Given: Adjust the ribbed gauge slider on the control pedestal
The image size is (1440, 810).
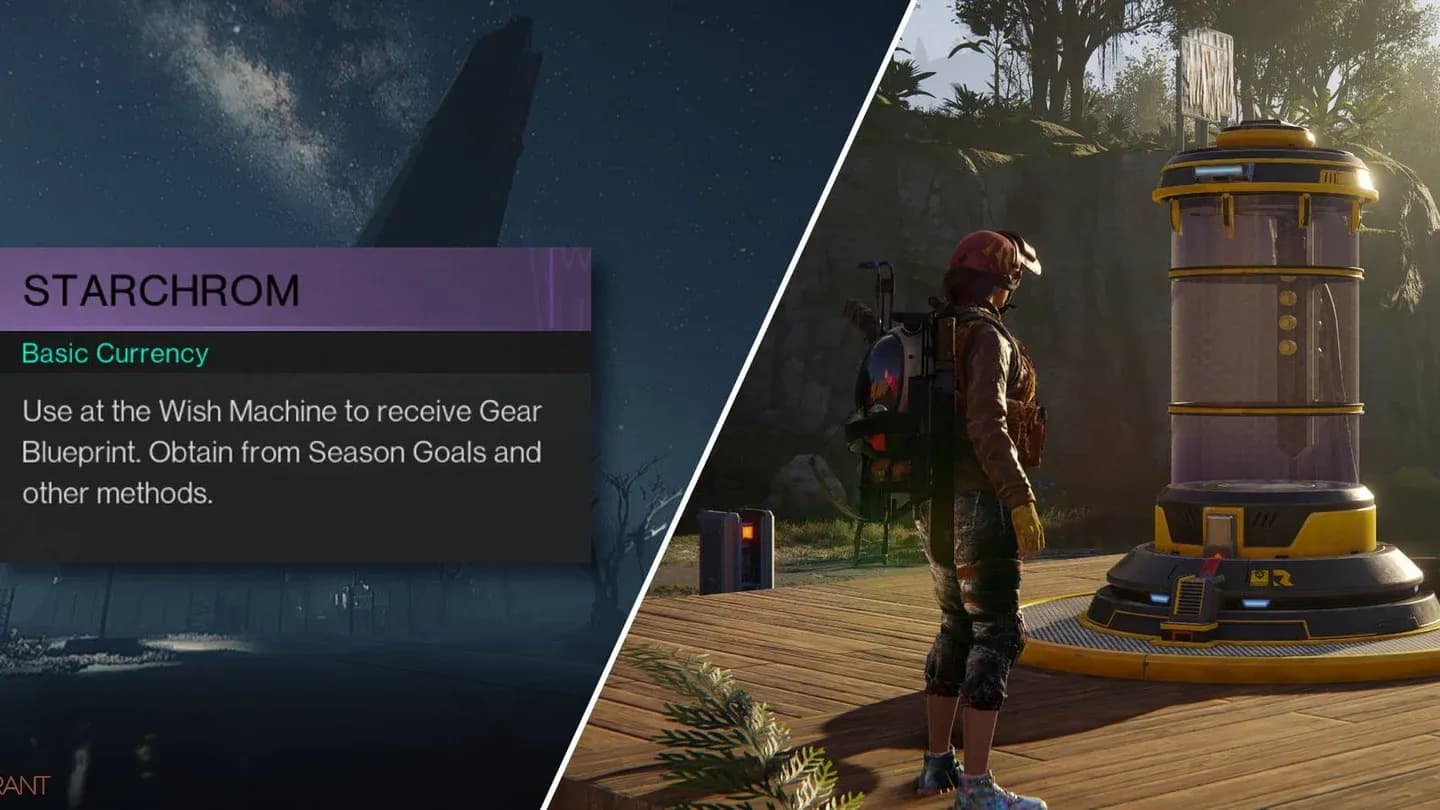Looking at the screenshot, I should click(x=1190, y=598).
